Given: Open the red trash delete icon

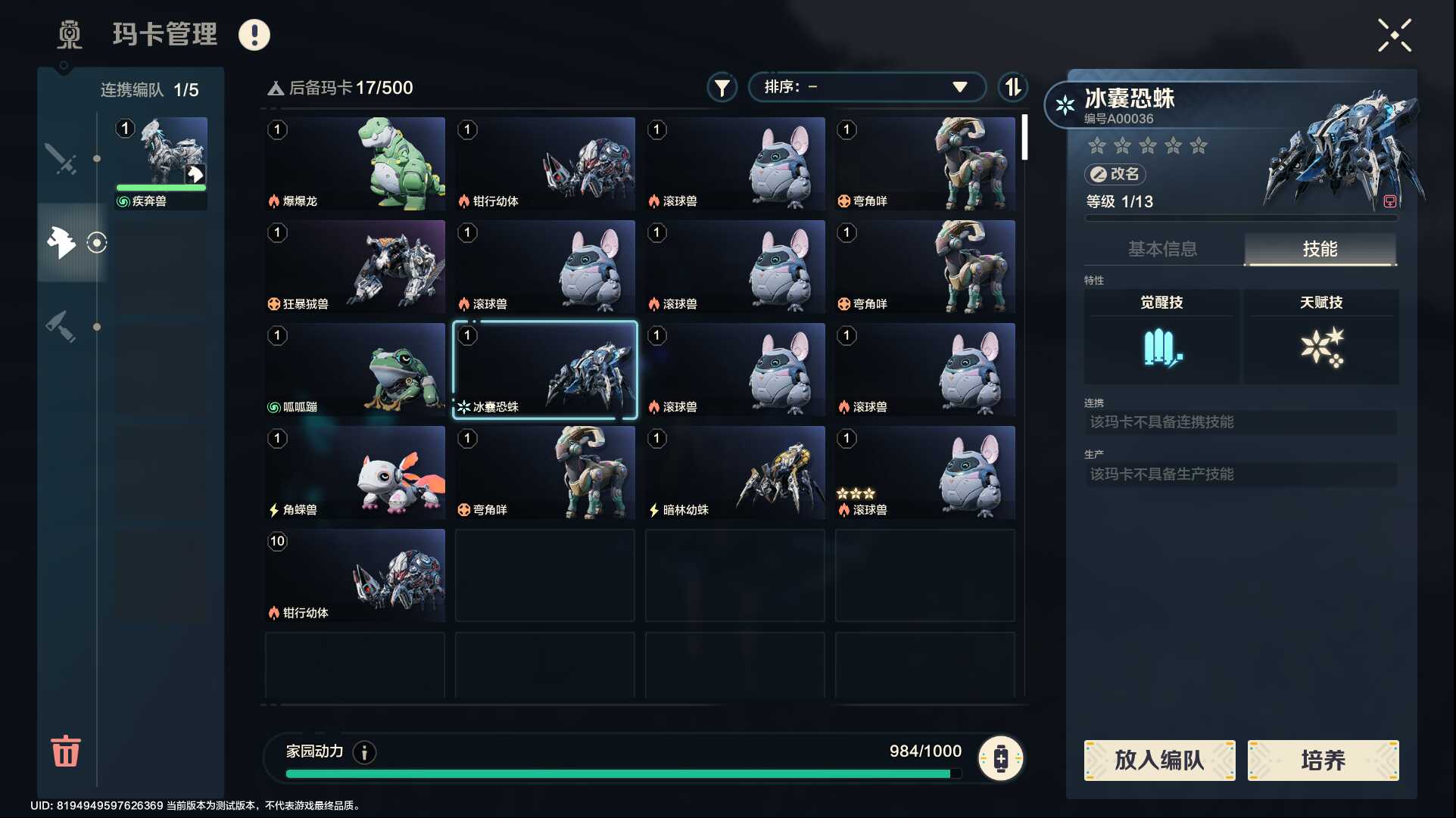Looking at the screenshot, I should (x=65, y=751).
